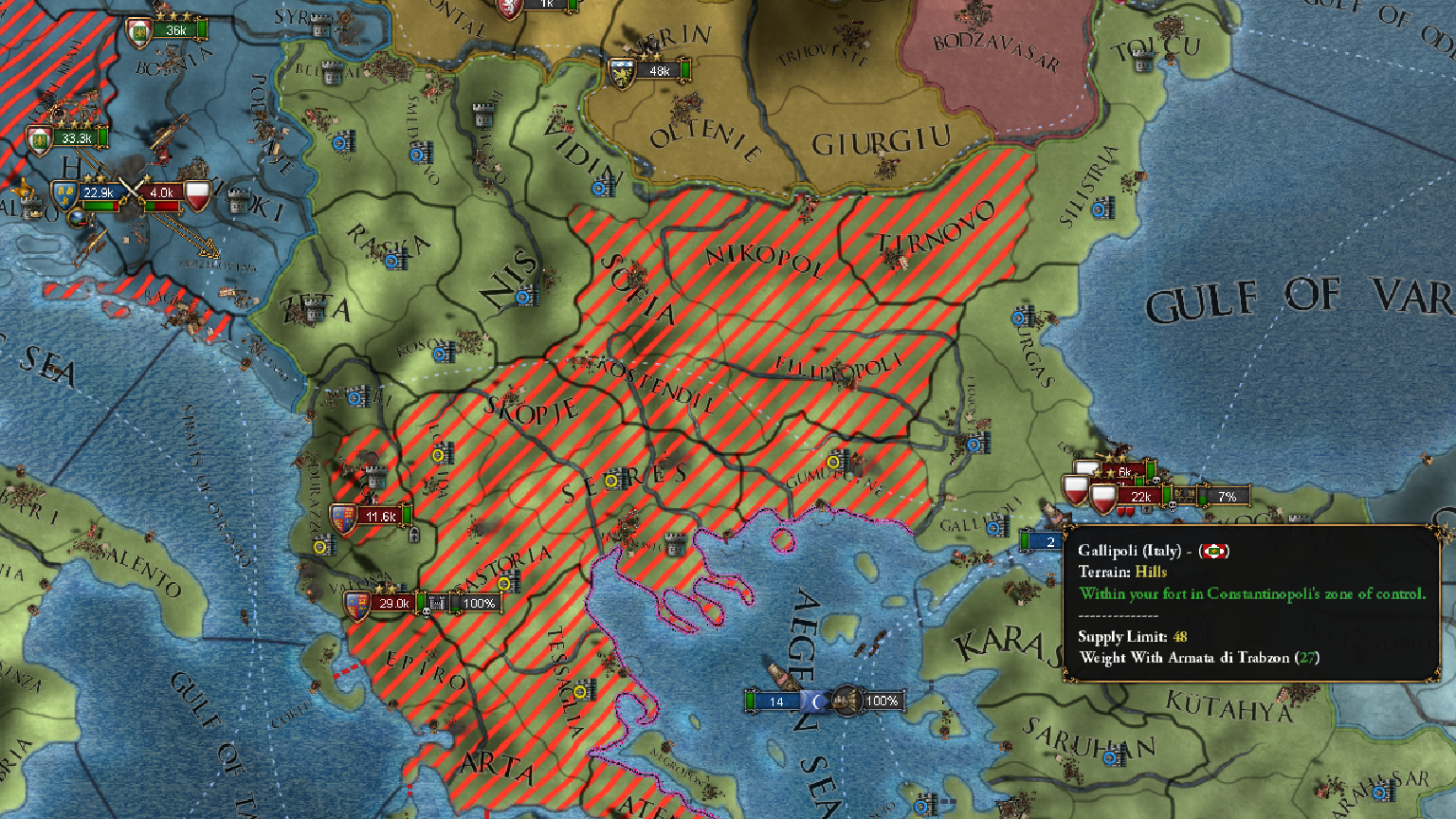This screenshot has height=819, width=1456.
Task: Select the small 2-ship fleet near Gallipoli strait
Action: click(x=1050, y=540)
